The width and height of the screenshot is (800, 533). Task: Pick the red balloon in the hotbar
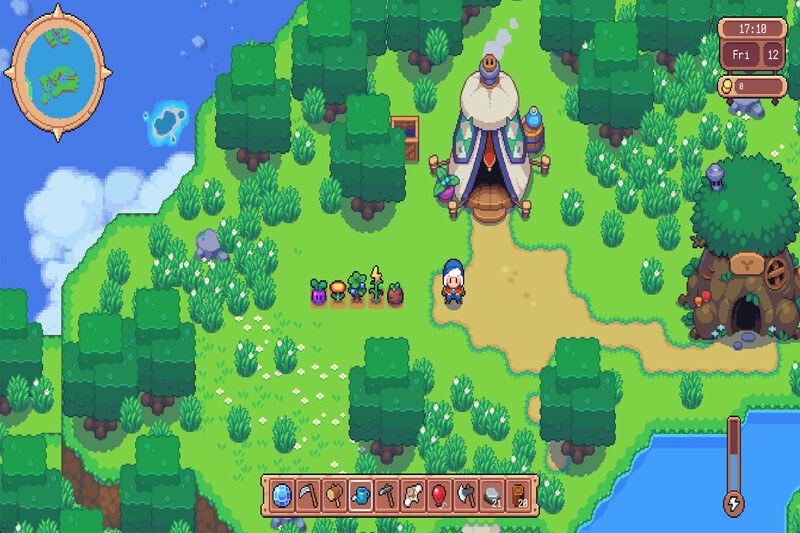point(439,494)
